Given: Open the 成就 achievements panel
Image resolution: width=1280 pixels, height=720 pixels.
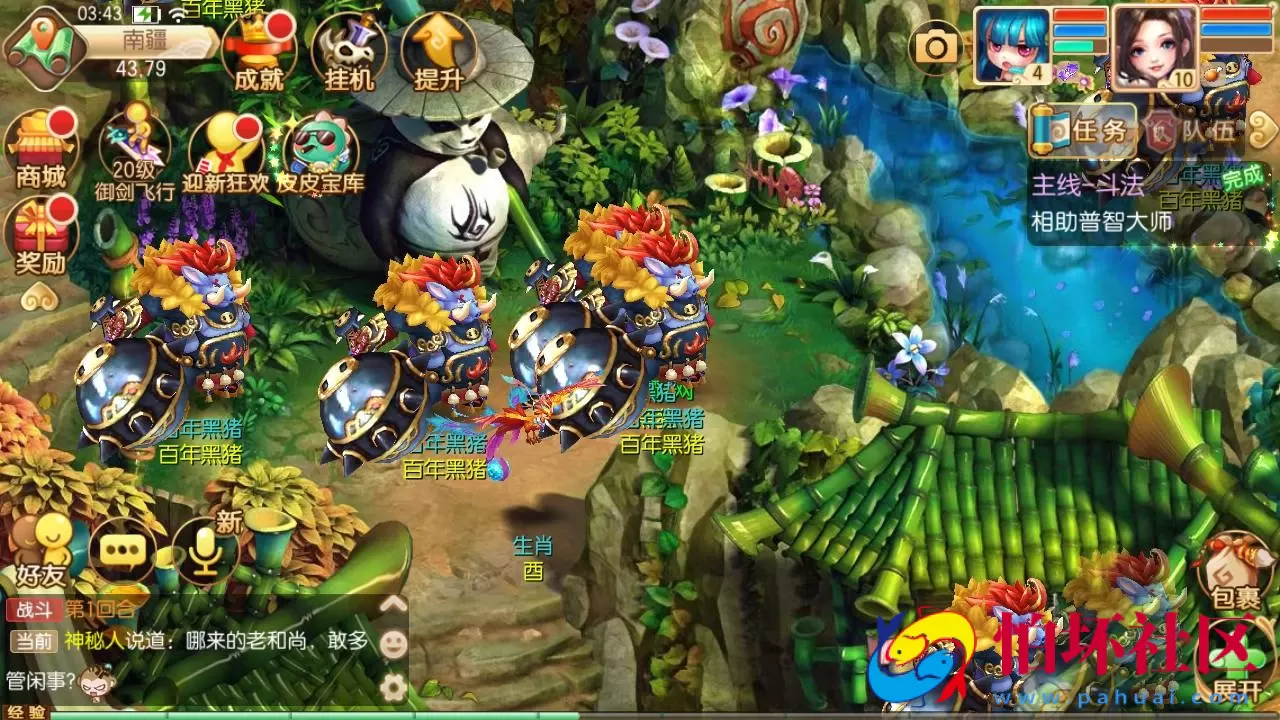Looking at the screenshot, I should [x=258, y=45].
